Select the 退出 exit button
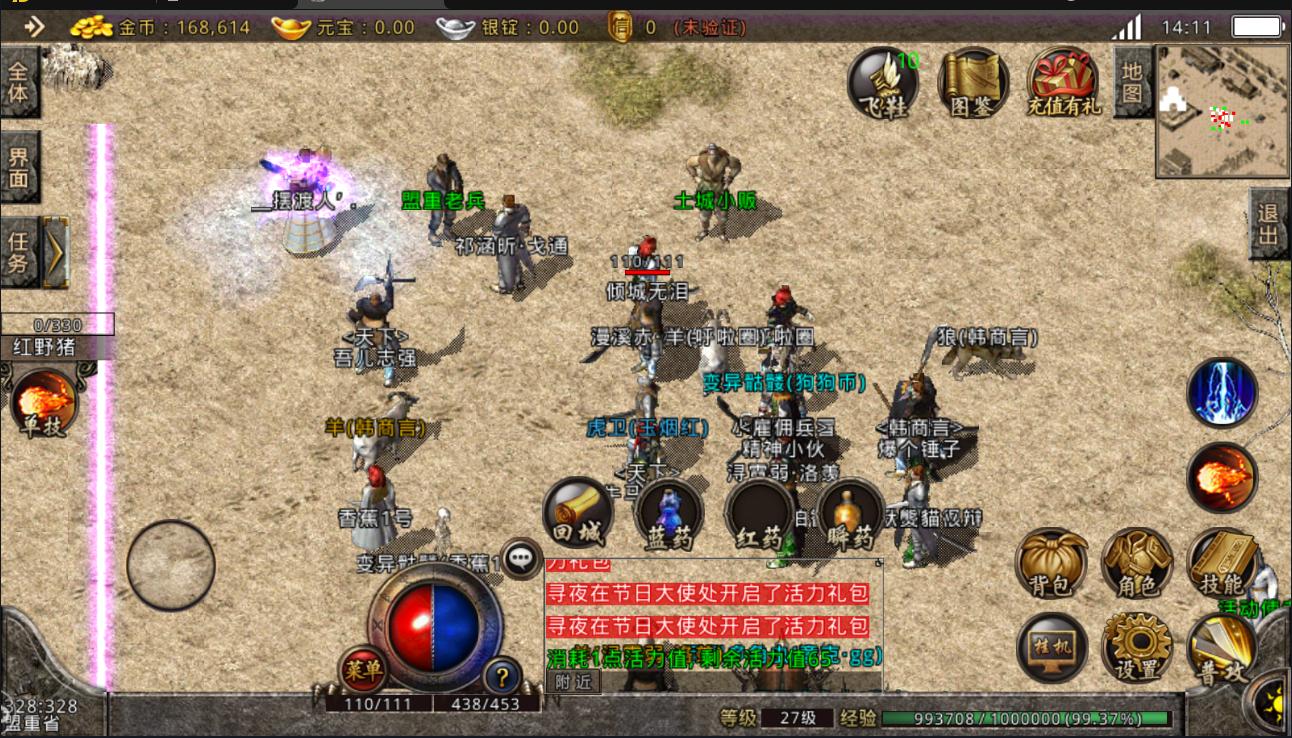 tap(1269, 224)
